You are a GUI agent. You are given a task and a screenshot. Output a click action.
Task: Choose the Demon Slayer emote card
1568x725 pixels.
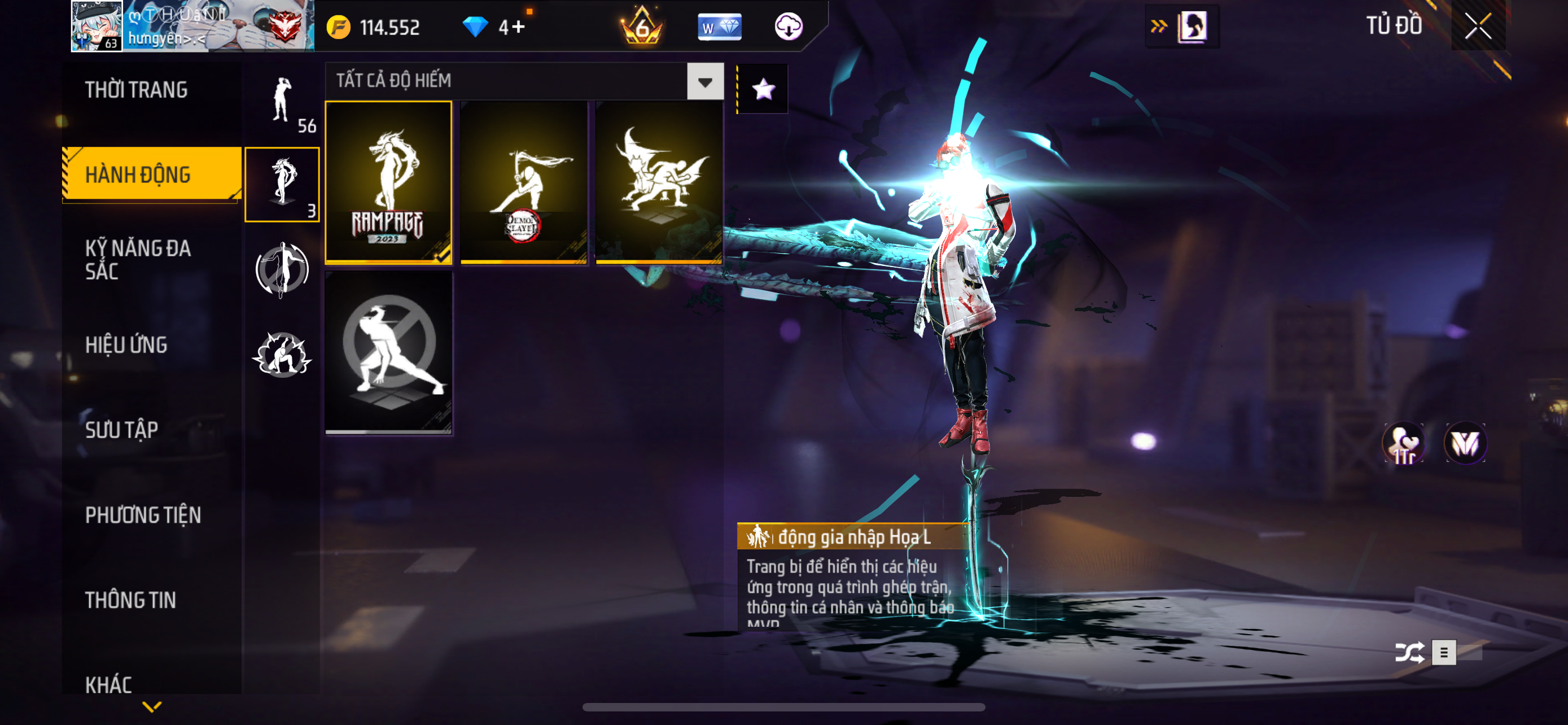[x=523, y=182]
